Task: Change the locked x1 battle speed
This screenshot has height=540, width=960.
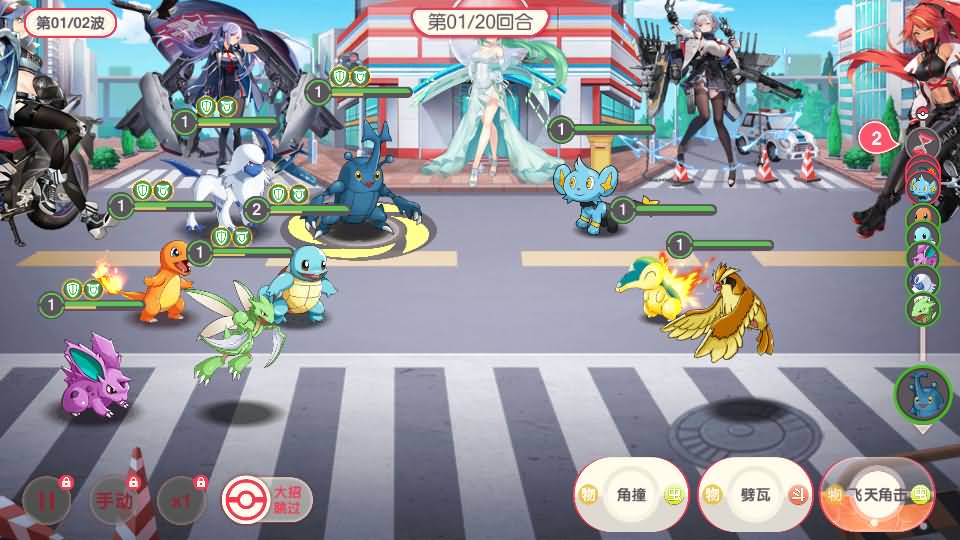Action: (181, 502)
